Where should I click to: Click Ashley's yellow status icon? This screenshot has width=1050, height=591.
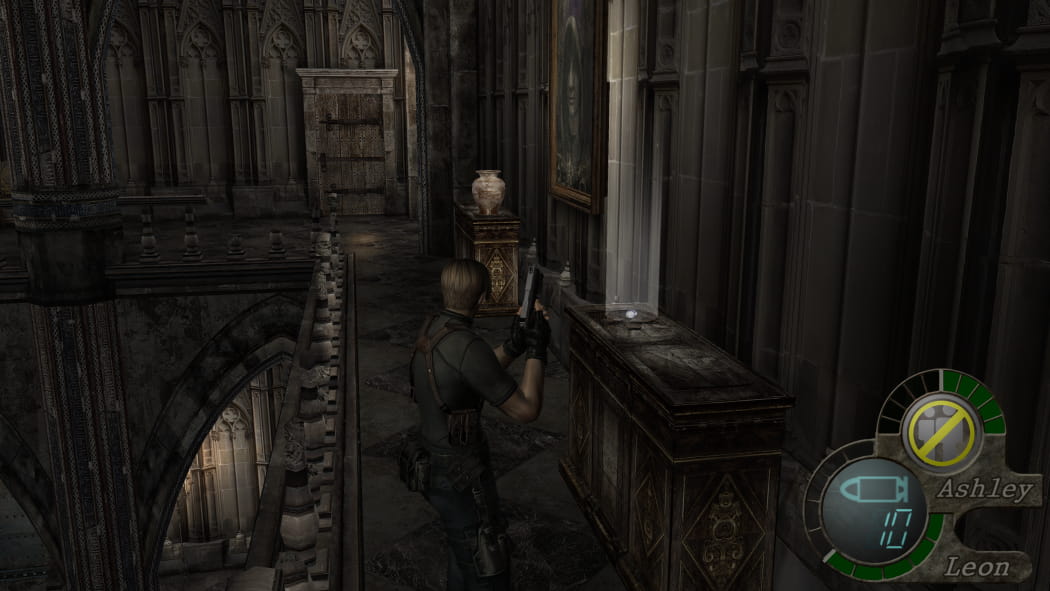(x=939, y=432)
